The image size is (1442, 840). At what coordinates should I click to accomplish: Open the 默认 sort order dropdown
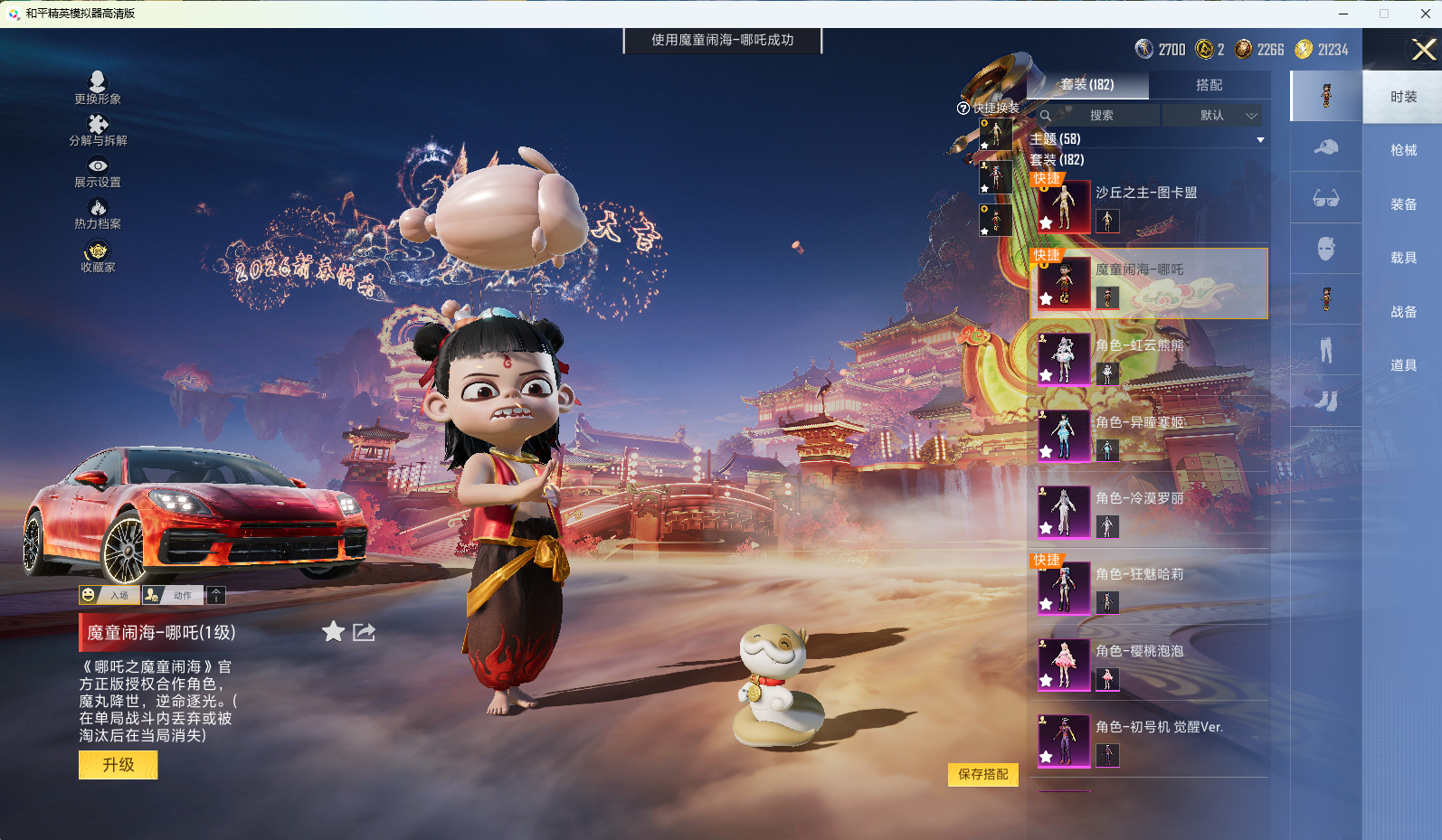coord(1212,116)
